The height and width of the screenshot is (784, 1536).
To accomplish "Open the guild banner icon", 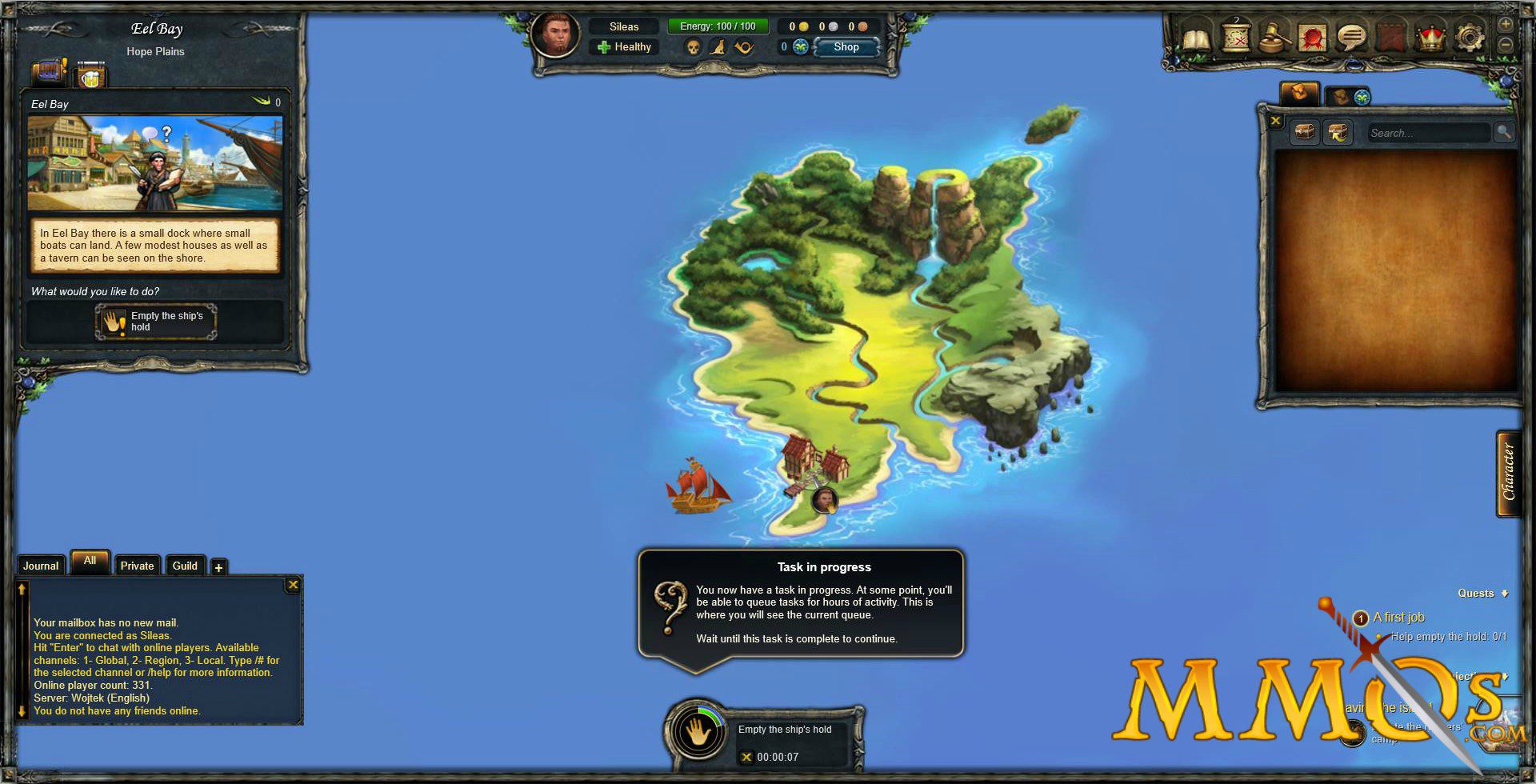I will 1392,37.
